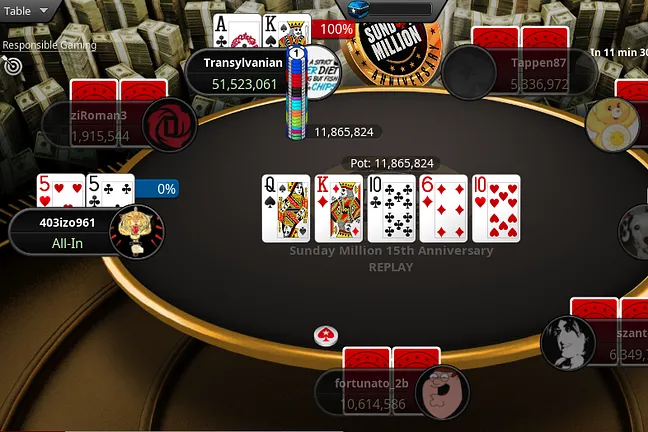This screenshot has height=432, width=648.
Task: Click fortunato_2b's cartoon avatar
Action: [x=442, y=392]
